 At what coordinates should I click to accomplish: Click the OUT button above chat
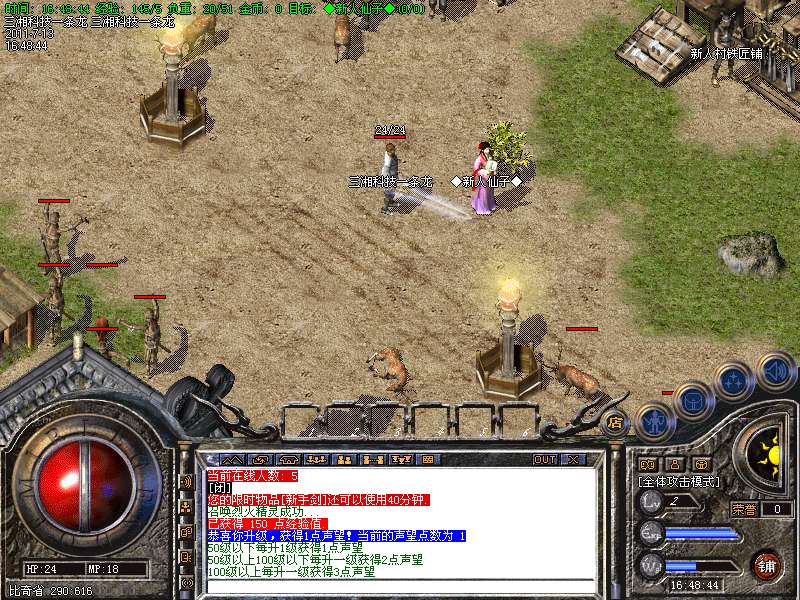(544, 459)
